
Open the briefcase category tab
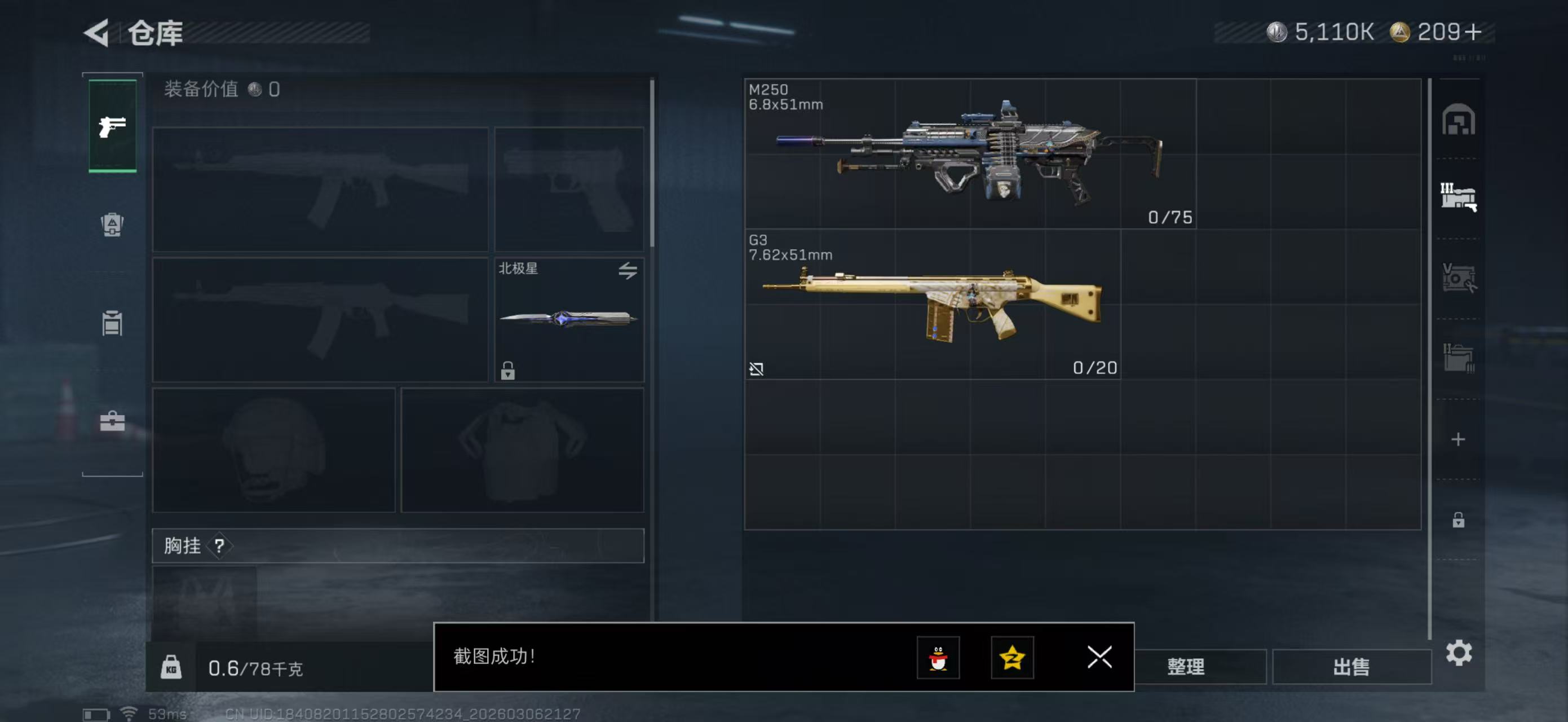(x=112, y=421)
